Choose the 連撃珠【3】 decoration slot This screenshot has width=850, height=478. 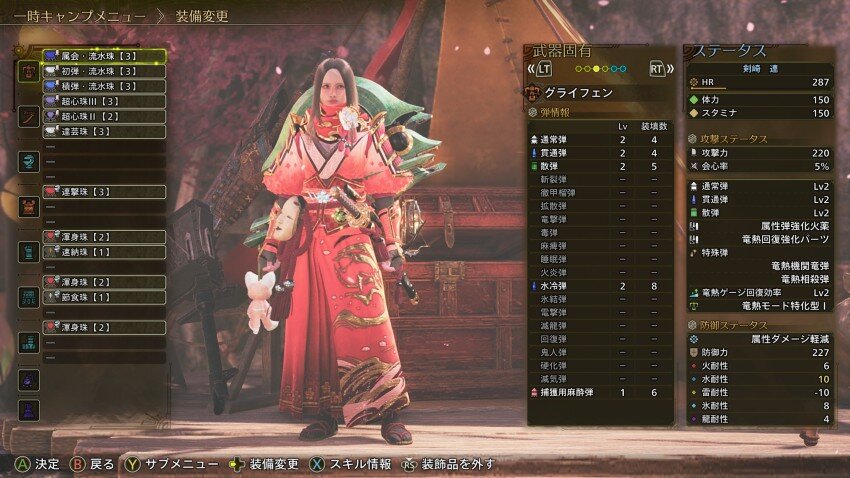point(104,191)
